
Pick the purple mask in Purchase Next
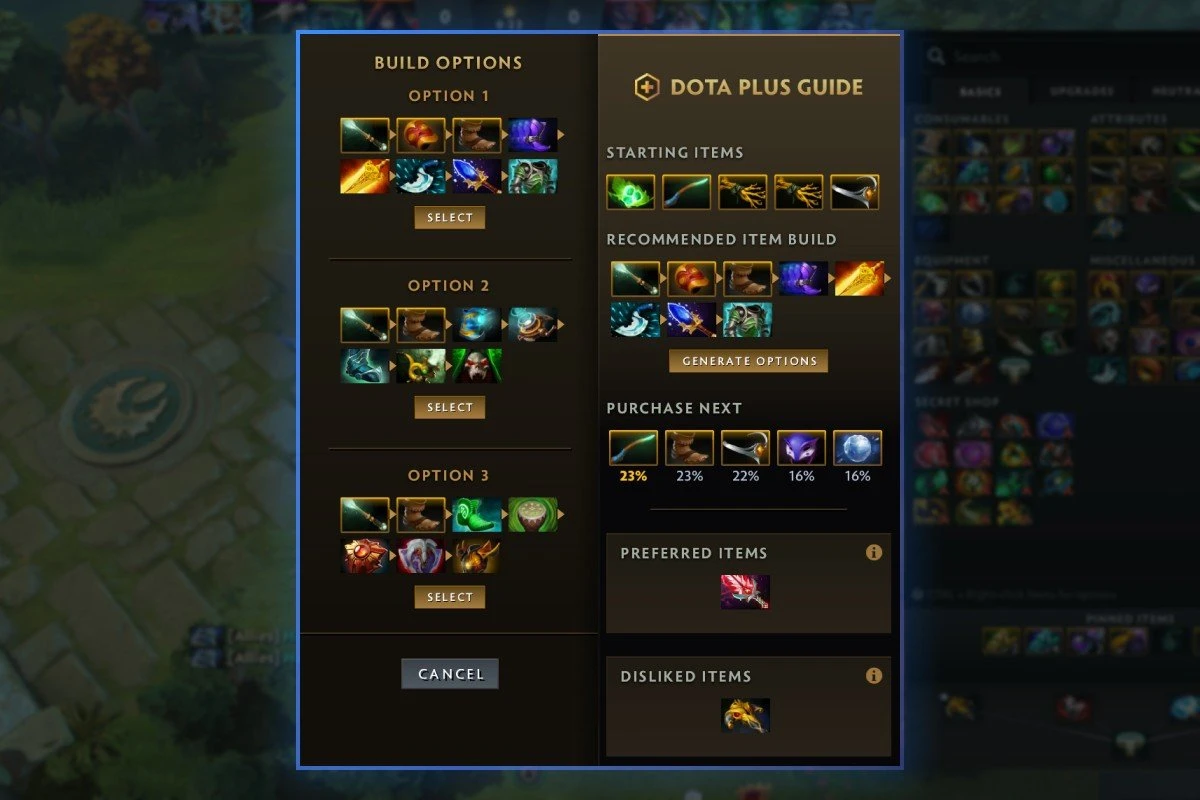coord(802,448)
